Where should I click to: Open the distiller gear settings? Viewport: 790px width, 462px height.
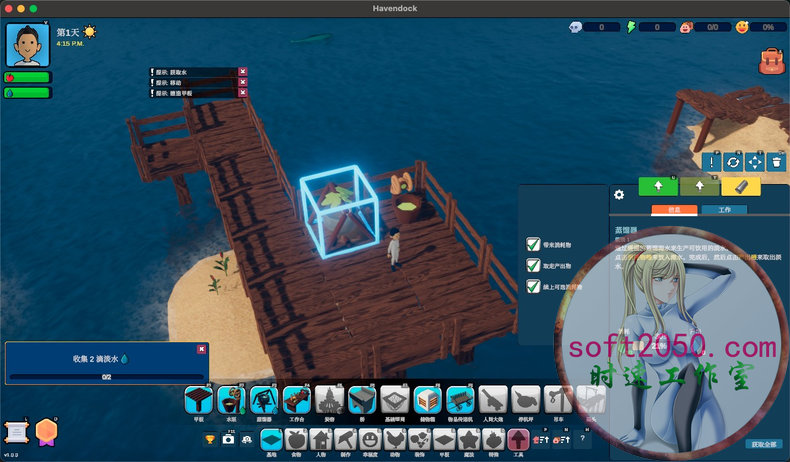(619, 194)
